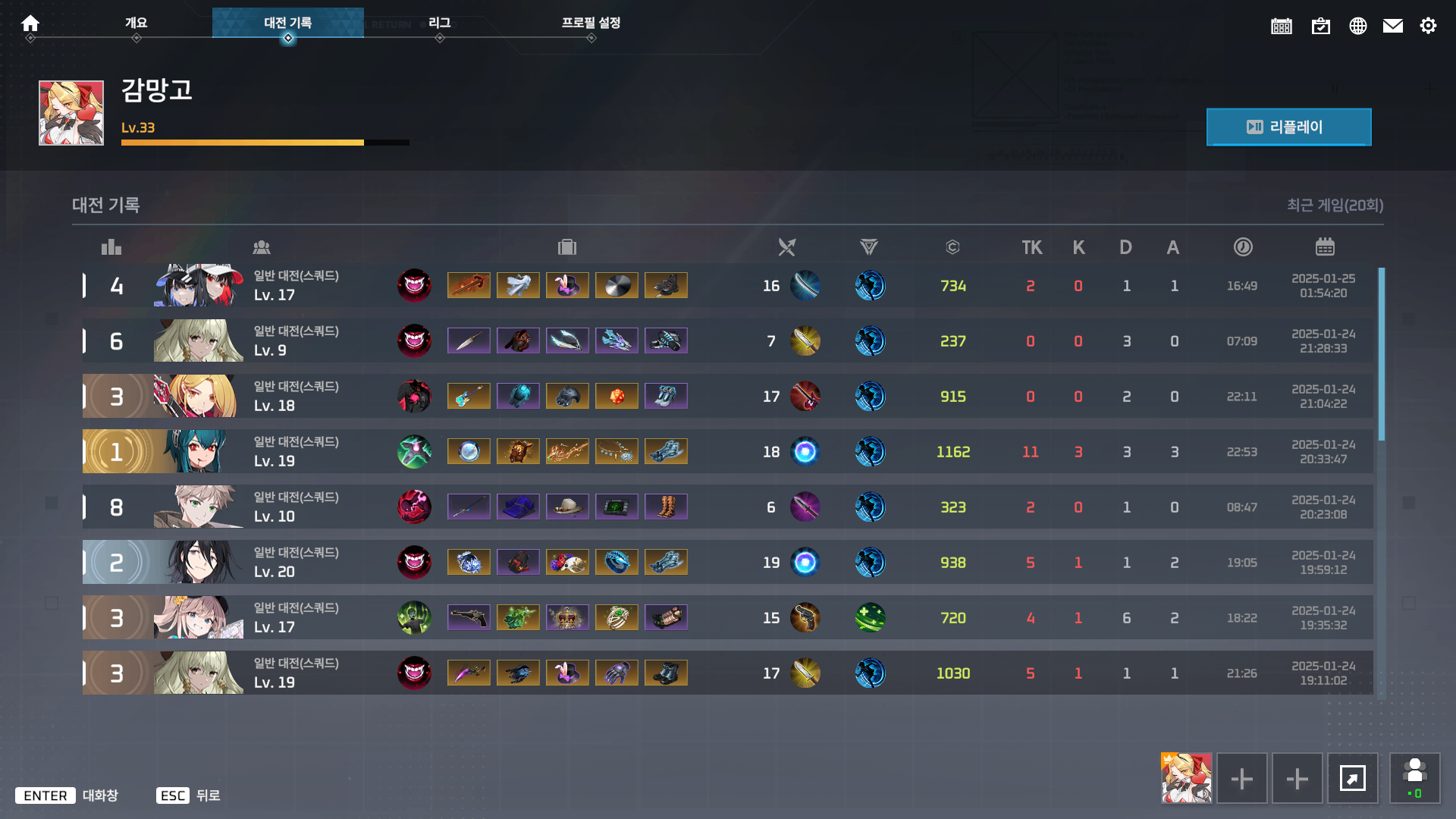The height and width of the screenshot is (819, 1456).
Task: Click the bar chart rank column icon
Action: pyautogui.click(x=111, y=246)
